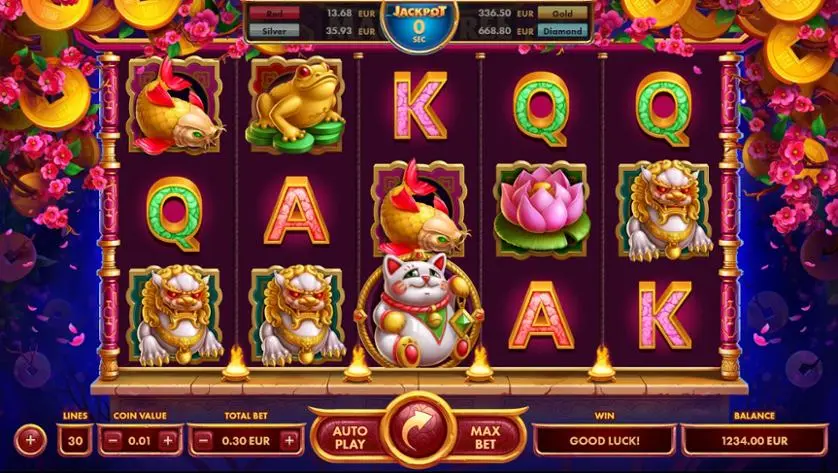The image size is (838, 473).
Task: Lower the total bet amount
Action: (x=202, y=440)
